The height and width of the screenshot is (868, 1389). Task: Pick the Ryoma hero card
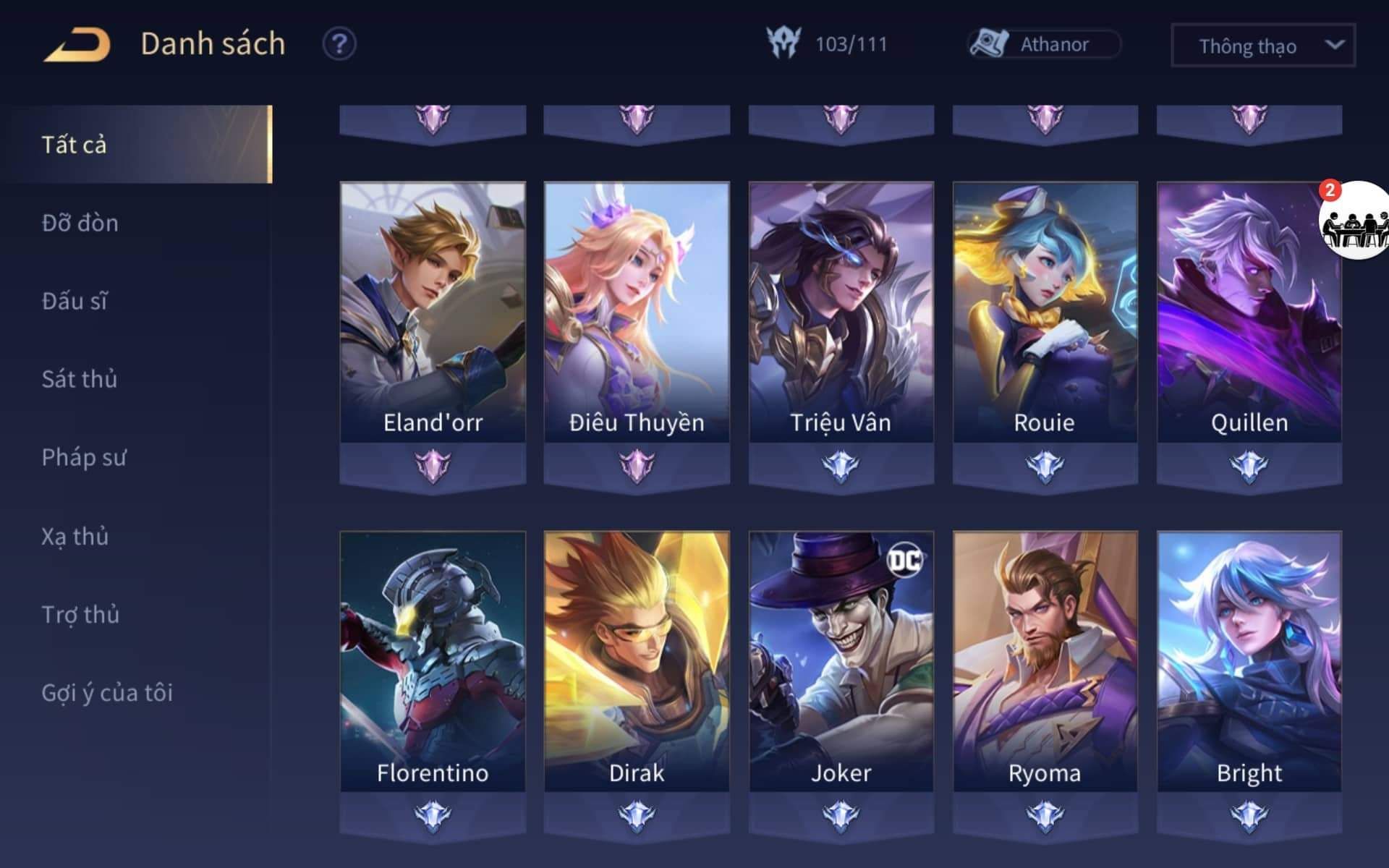tap(1045, 662)
